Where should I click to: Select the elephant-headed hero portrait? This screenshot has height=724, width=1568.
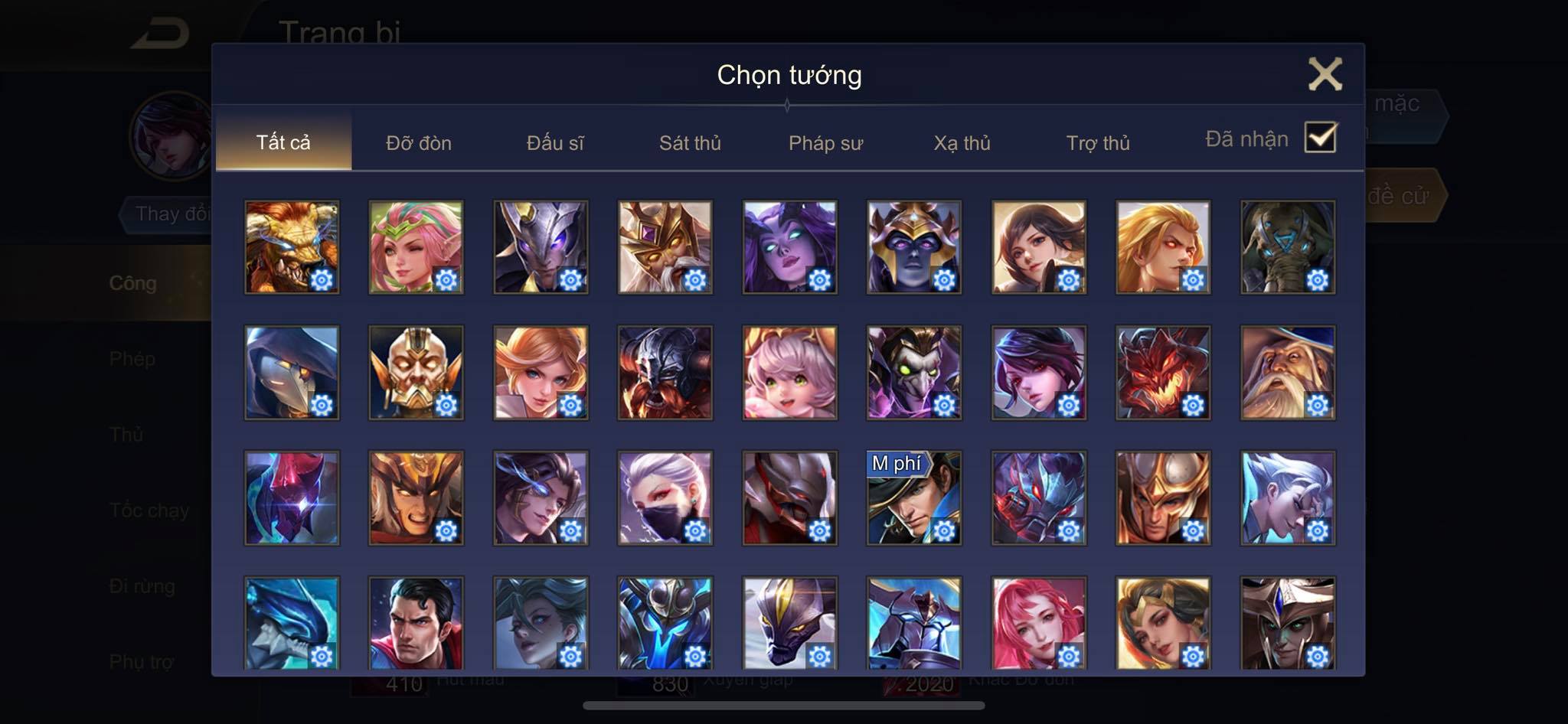(x=1288, y=247)
